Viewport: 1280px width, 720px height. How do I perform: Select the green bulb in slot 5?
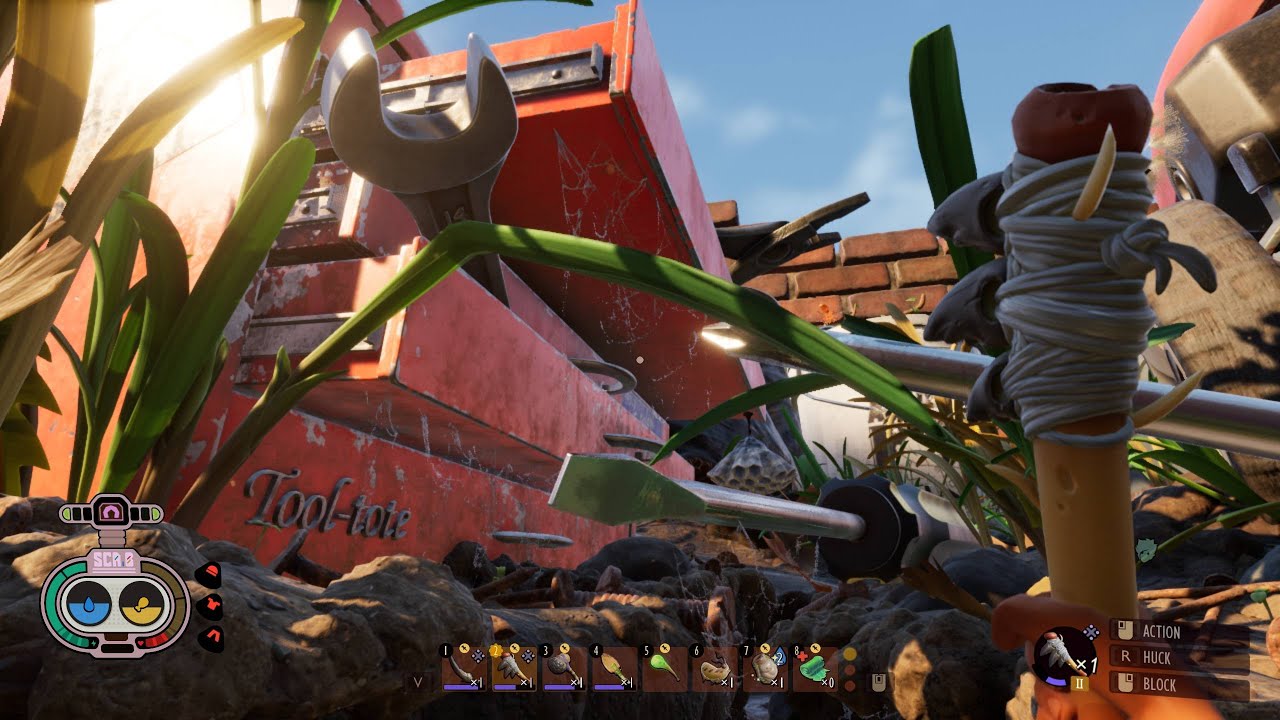tap(664, 668)
